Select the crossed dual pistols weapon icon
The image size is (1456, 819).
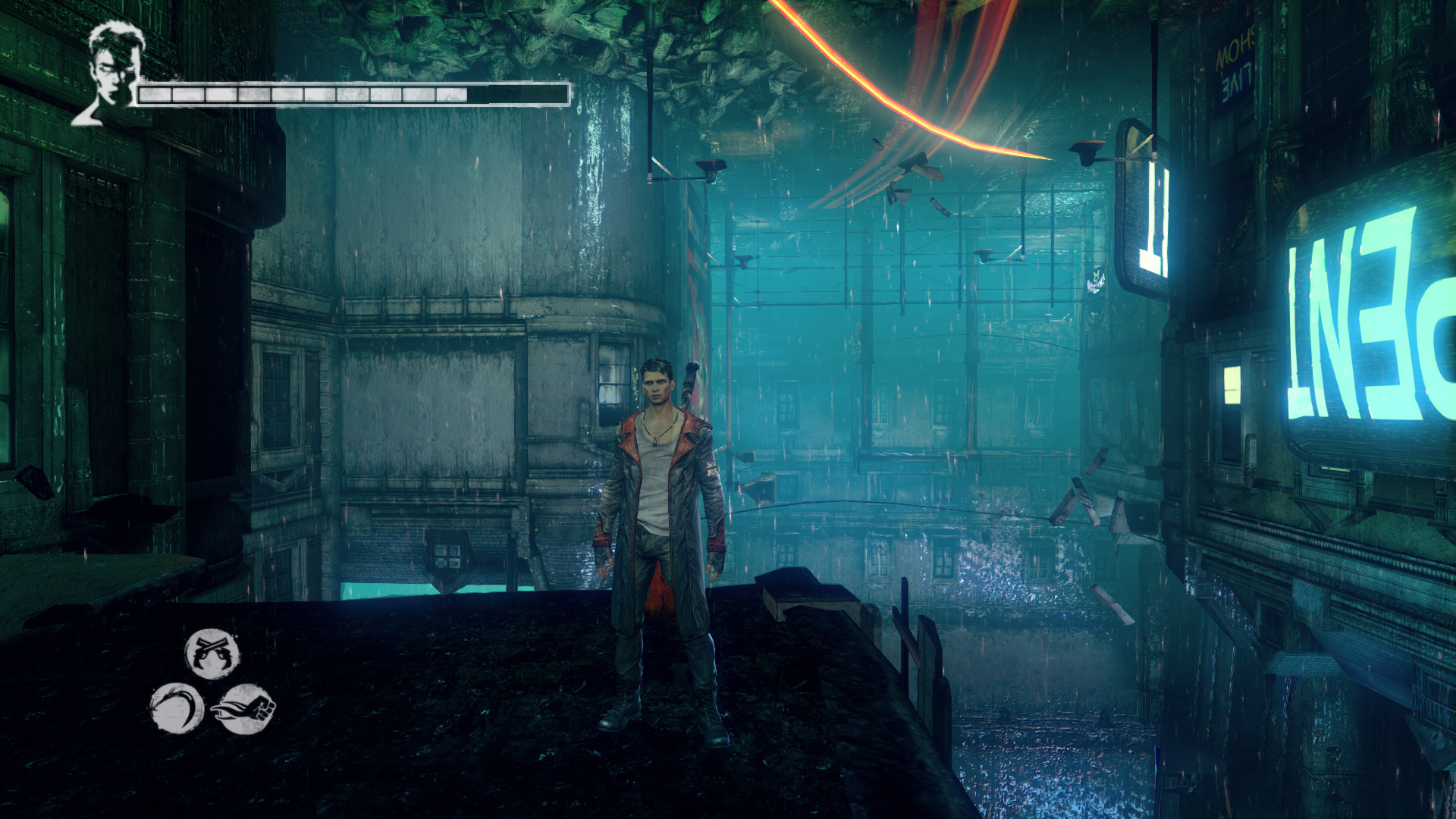(212, 654)
